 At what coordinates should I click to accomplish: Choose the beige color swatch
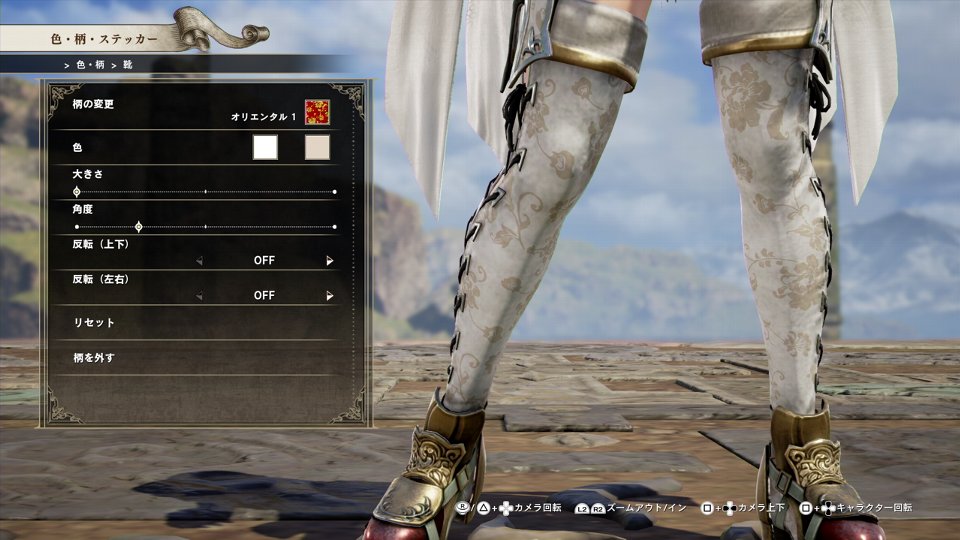[x=317, y=148]
